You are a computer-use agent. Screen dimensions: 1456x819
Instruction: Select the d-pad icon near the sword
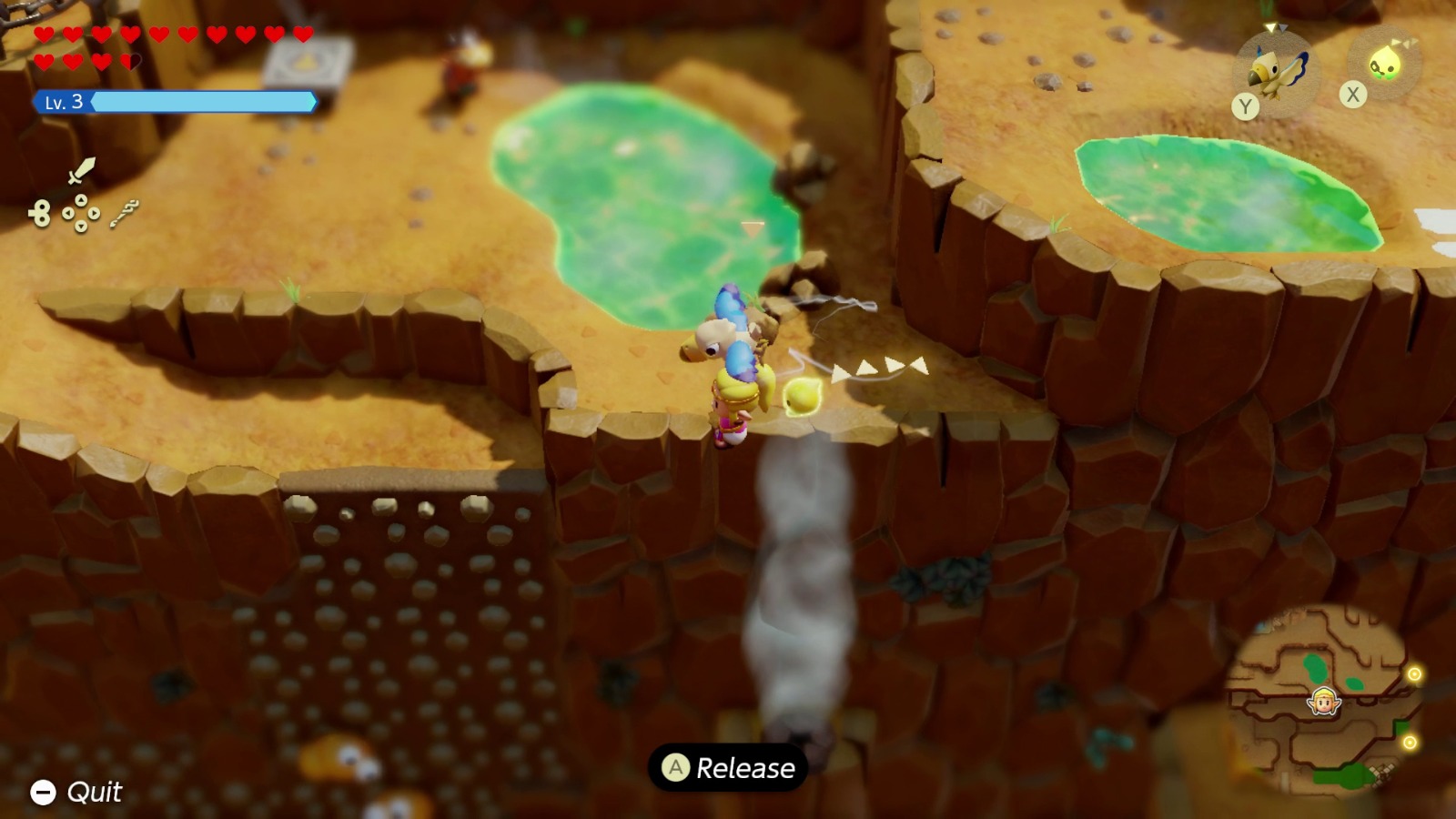tap(80, 212)
